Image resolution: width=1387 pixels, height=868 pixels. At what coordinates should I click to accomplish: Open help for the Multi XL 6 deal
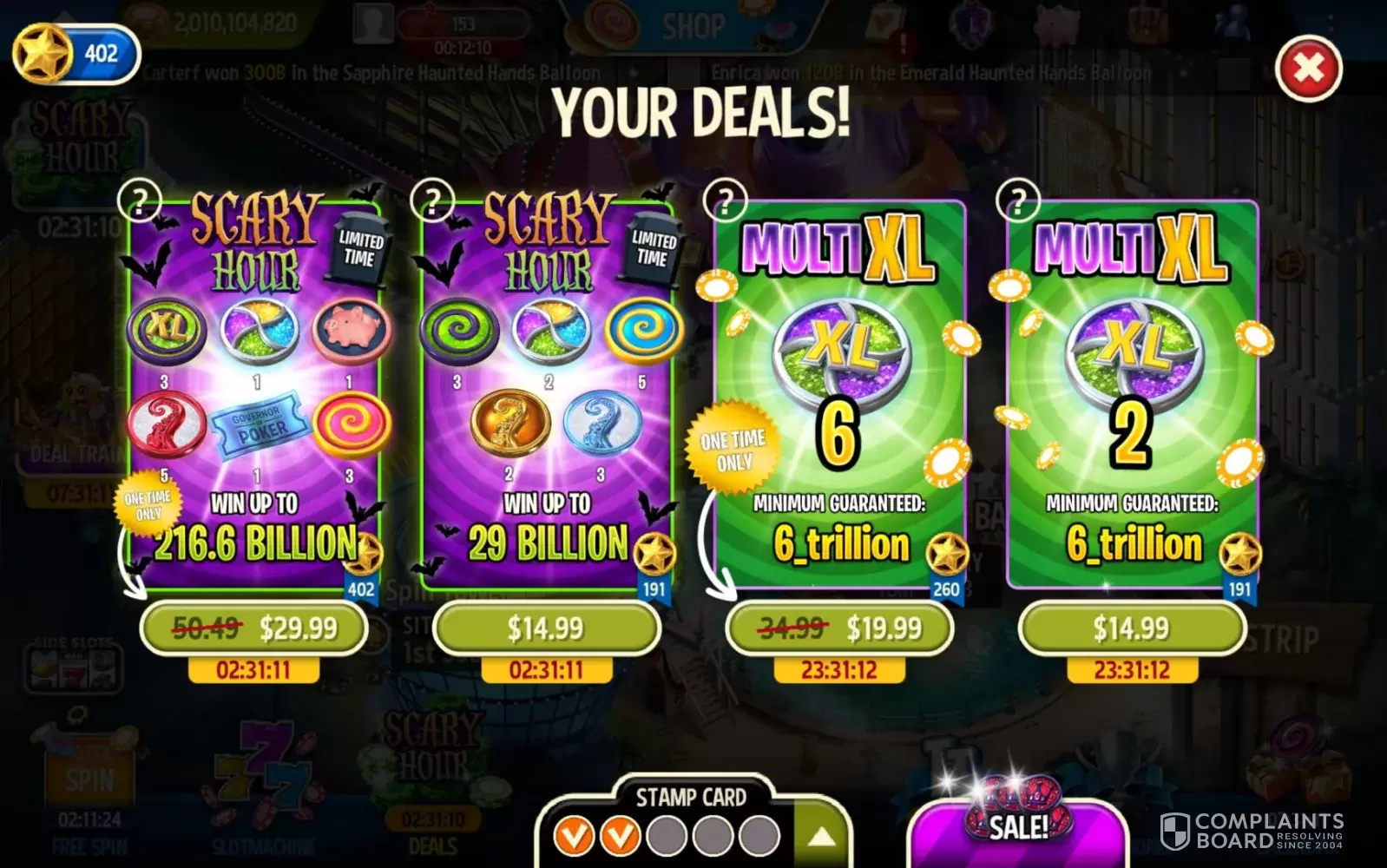click(726, 202)
